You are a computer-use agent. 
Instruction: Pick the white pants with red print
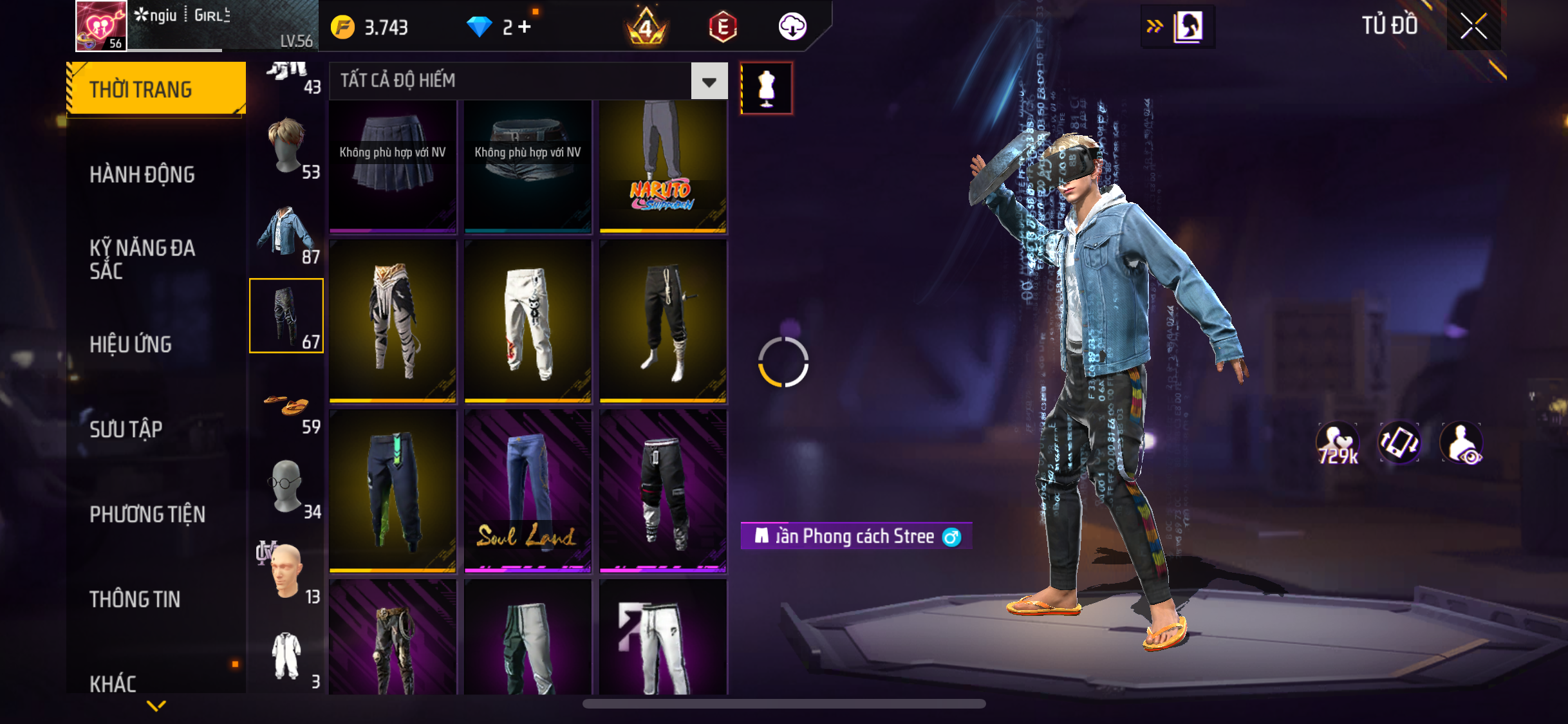point(528,322)
